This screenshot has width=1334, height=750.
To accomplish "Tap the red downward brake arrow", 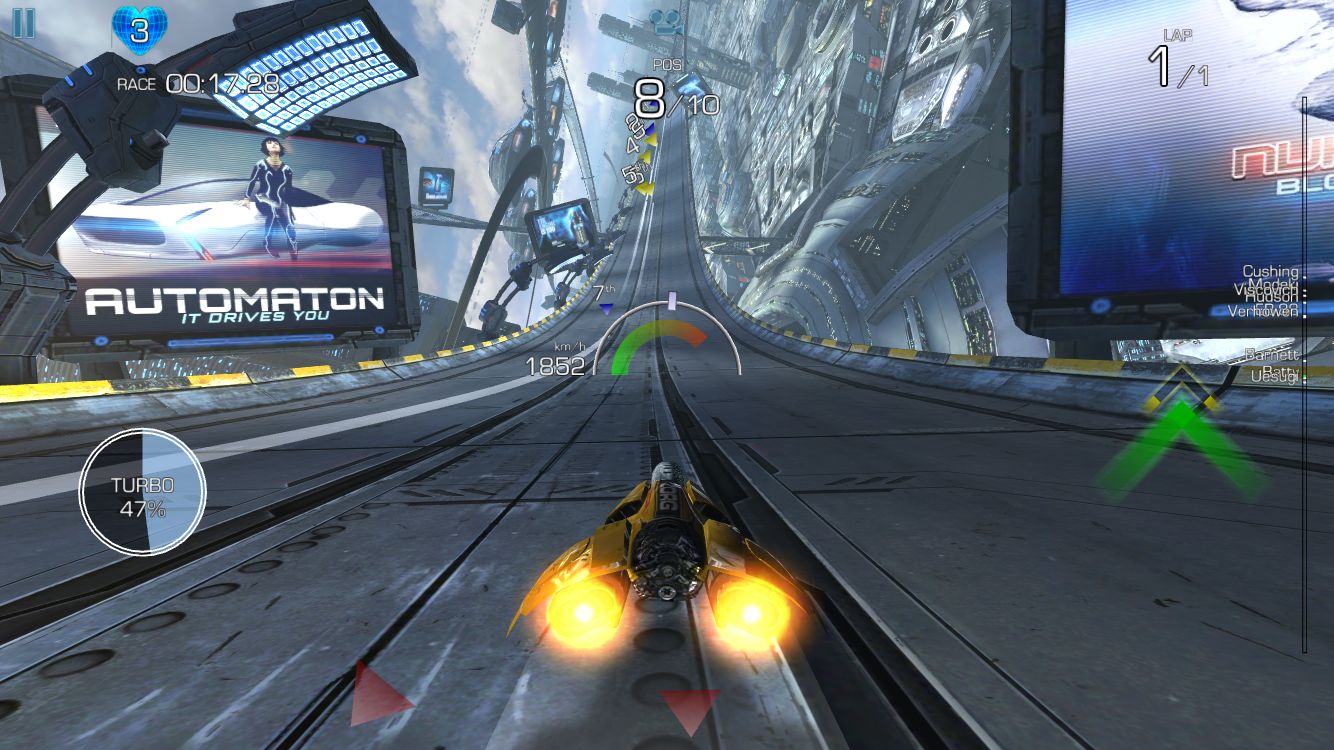I will tap(689, 709).
